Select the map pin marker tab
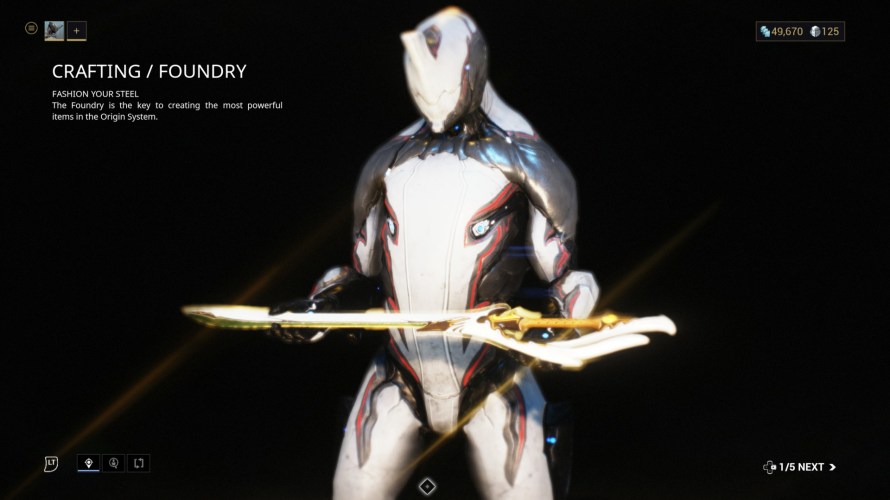This screenshot has height=500, width=890. pyautogui.click(x=89, y=463)
